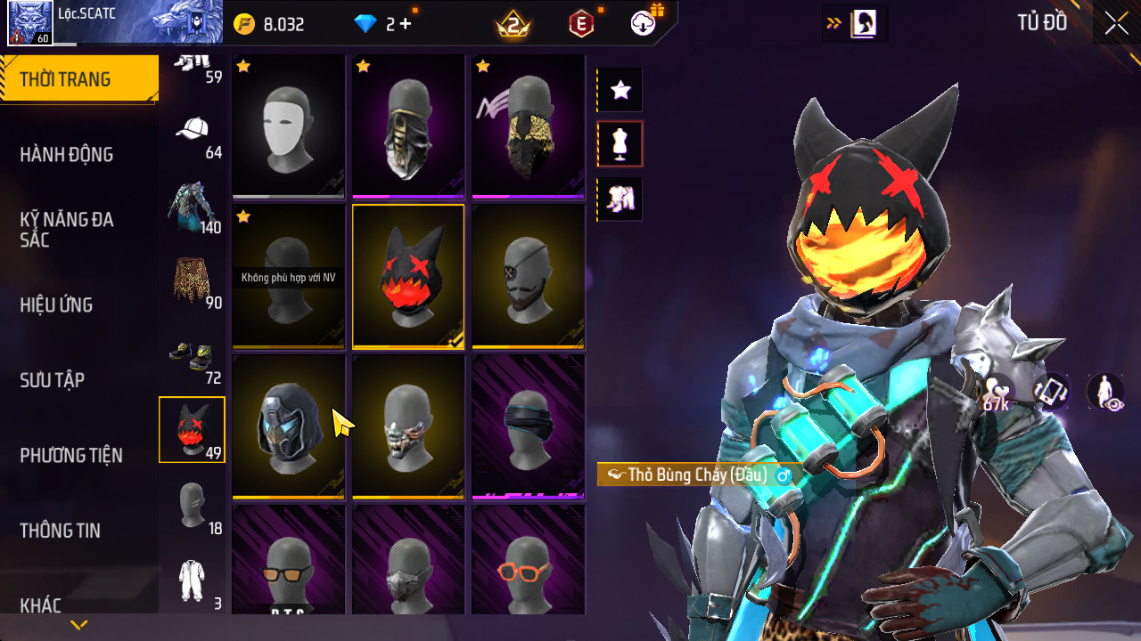This screenshot has height=641, width=1141.
Task: Select the shoes category
Action: click(193, 358)
